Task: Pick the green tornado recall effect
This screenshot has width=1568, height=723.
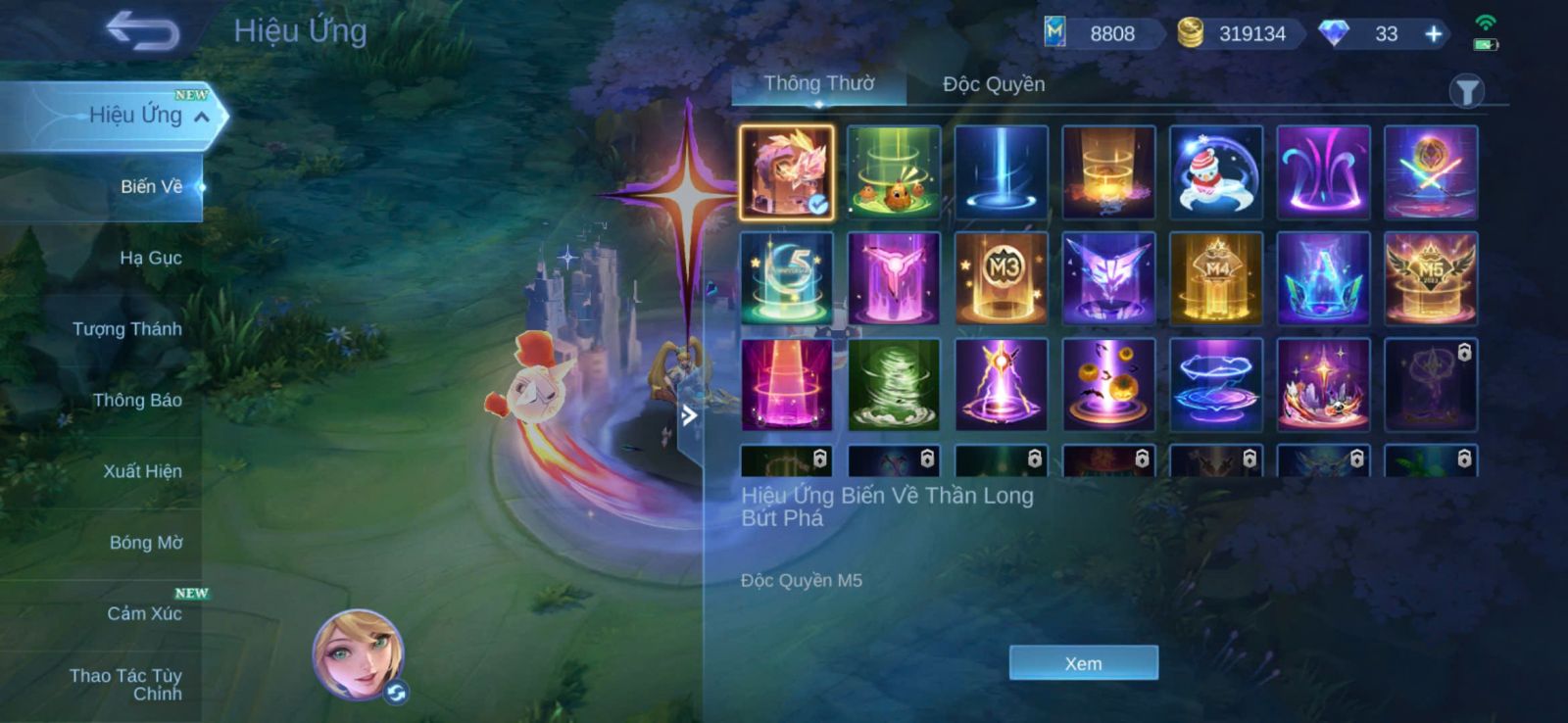Action: tap(894, 385)
